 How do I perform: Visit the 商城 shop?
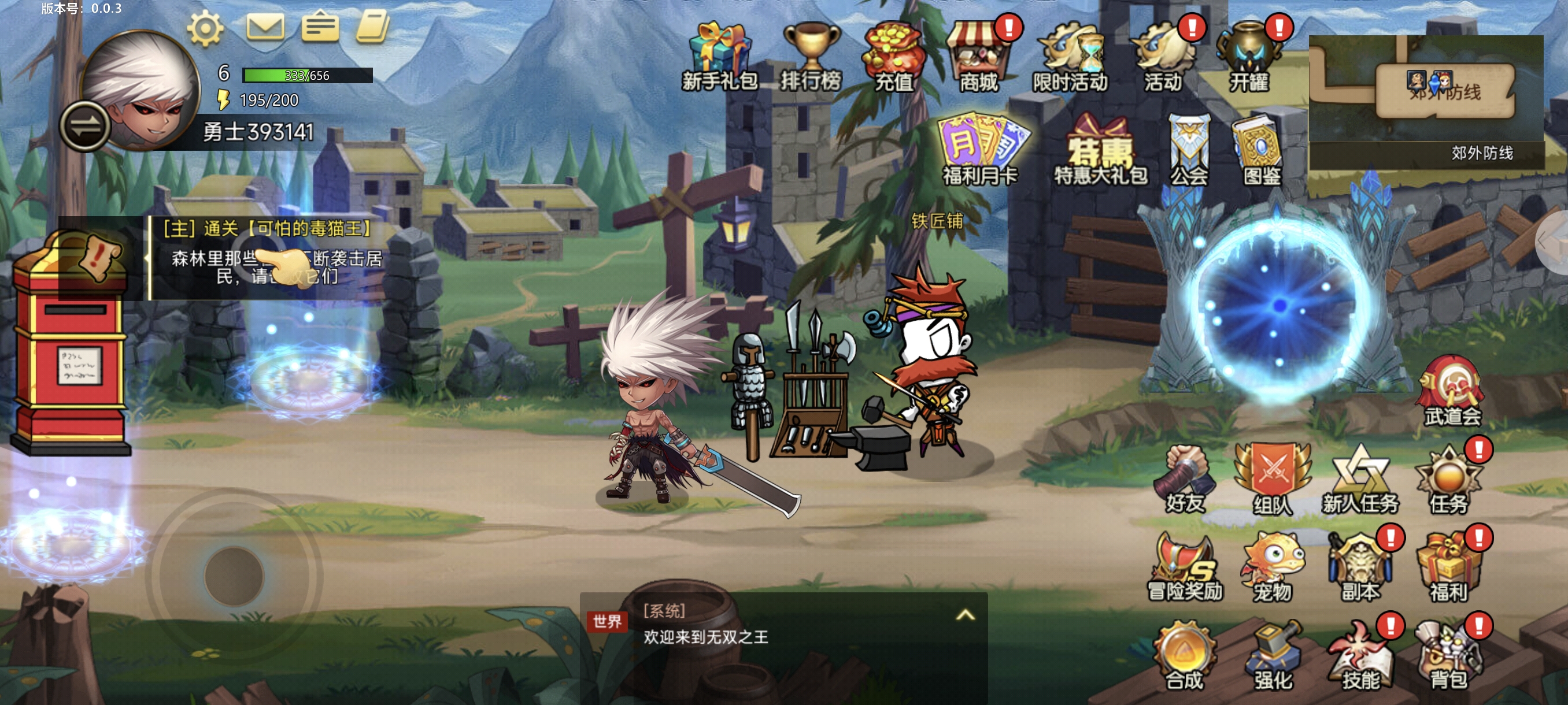tap(978, 55)
